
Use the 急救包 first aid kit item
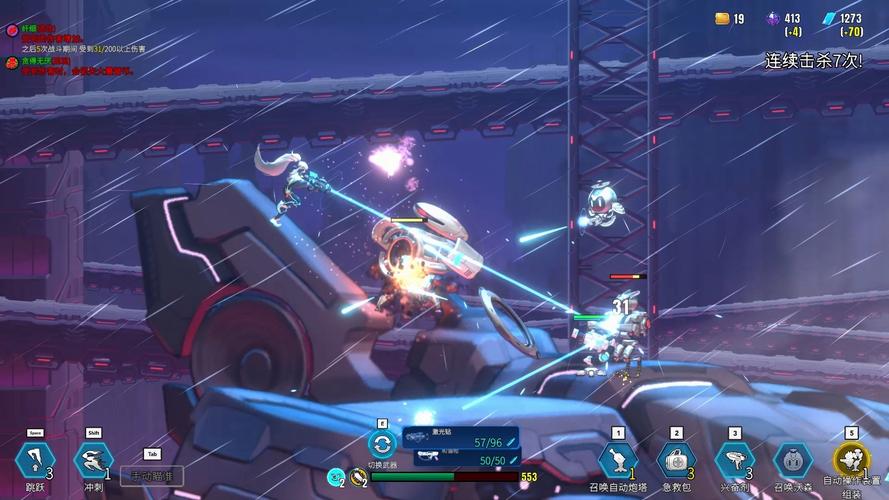pos(676,460)
